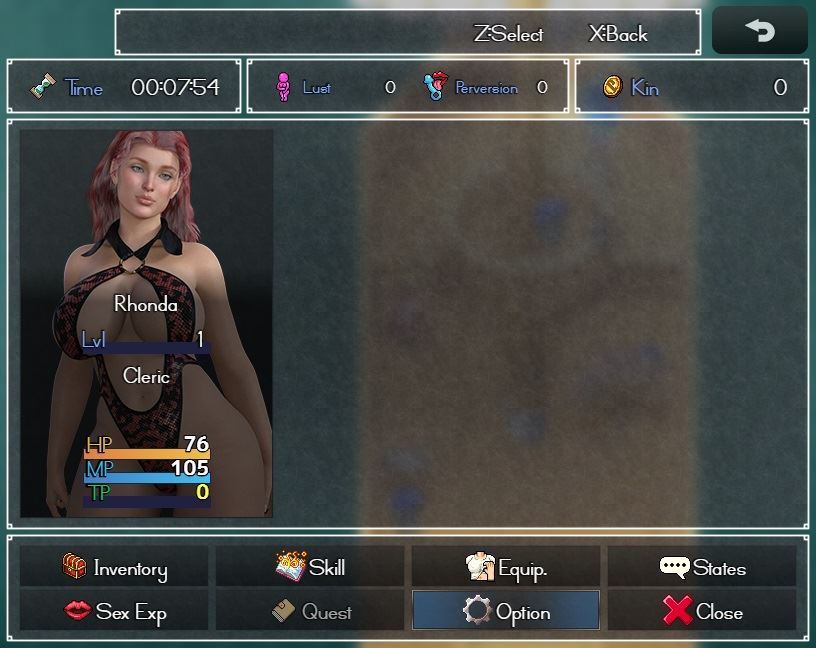Open the Option menu
The height and width of the screenshot is (648, 816).
pyautogui.click(x=506, y=611)
